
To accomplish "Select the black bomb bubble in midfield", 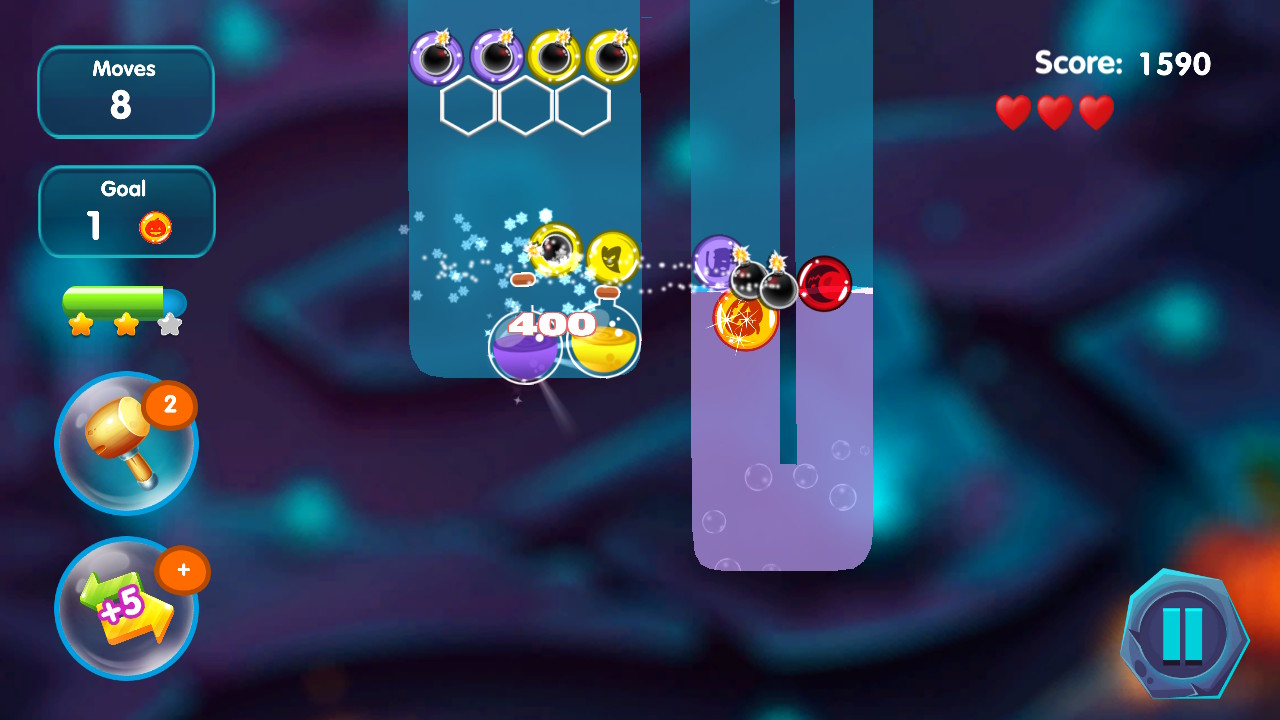I will point(747,282).
